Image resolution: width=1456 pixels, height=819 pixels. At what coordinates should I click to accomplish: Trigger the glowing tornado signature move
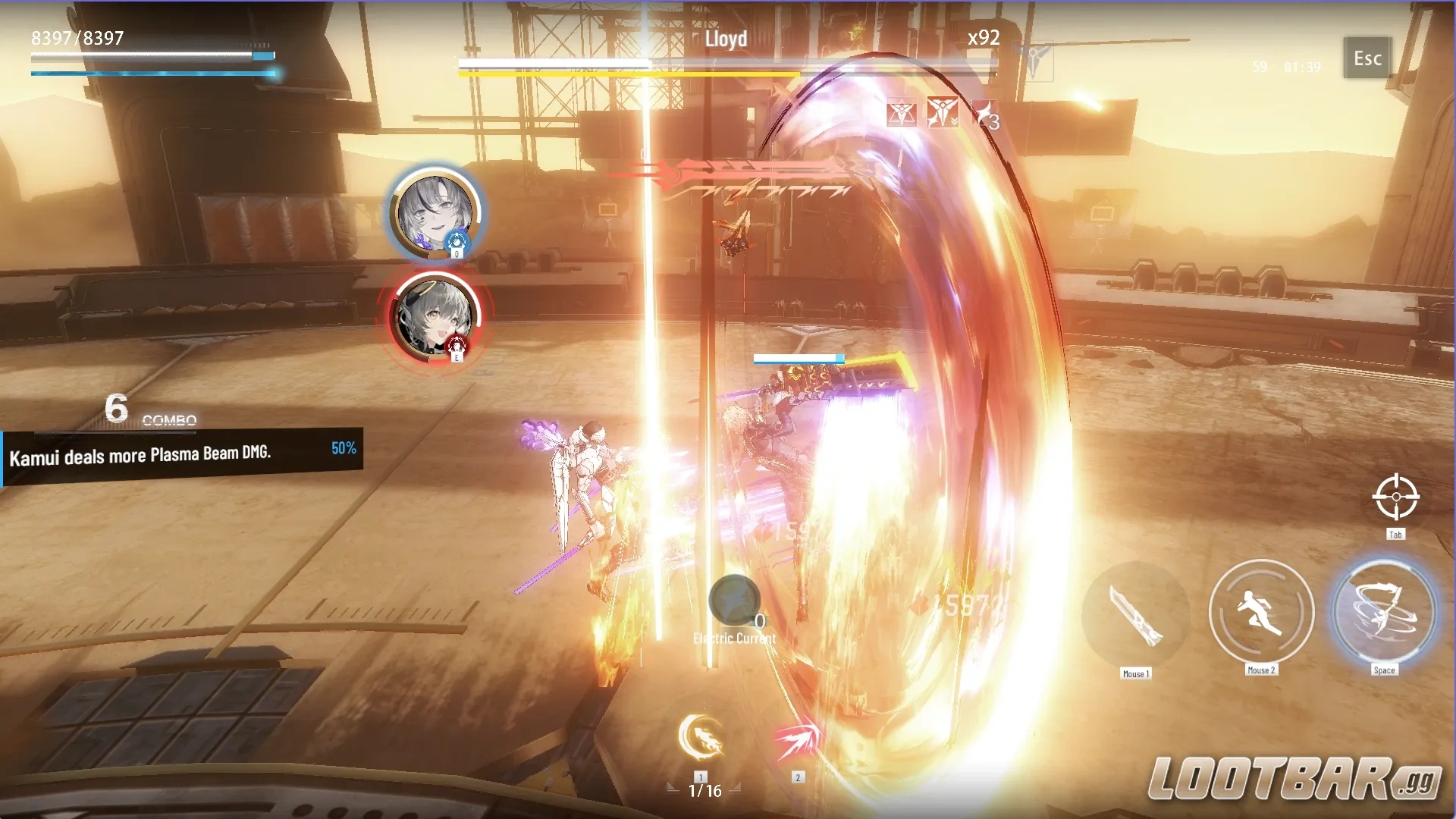tap(1384, 612)
